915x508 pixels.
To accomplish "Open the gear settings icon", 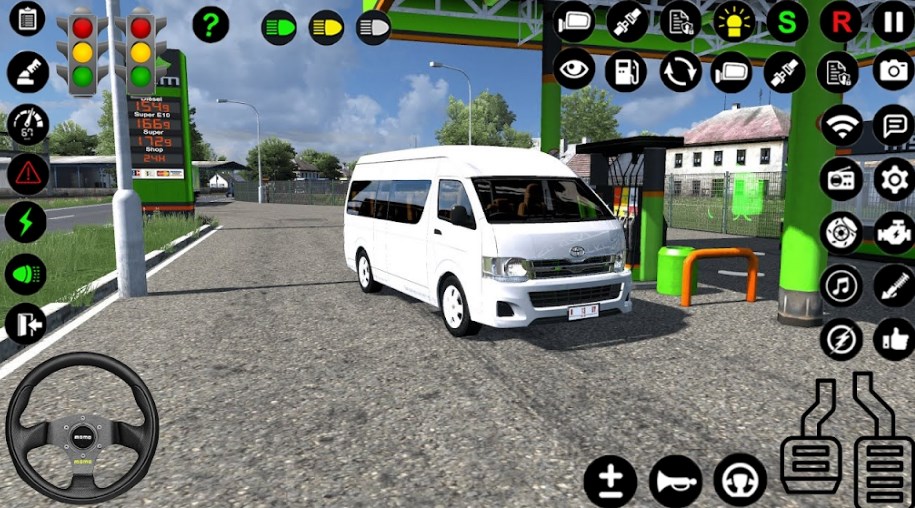I will click(893, 179).
